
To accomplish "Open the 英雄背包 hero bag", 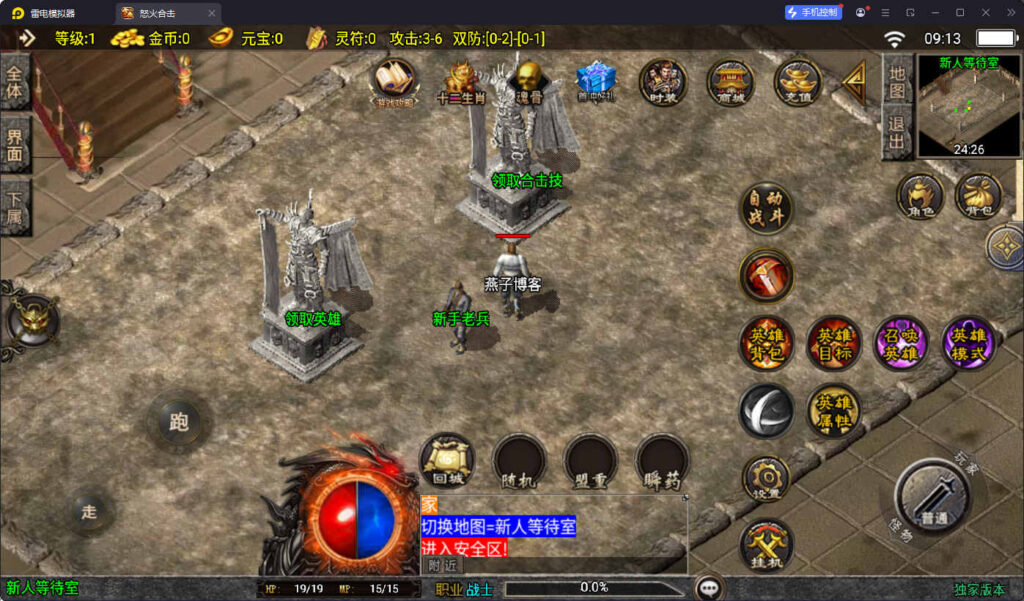I will point(766,342).
